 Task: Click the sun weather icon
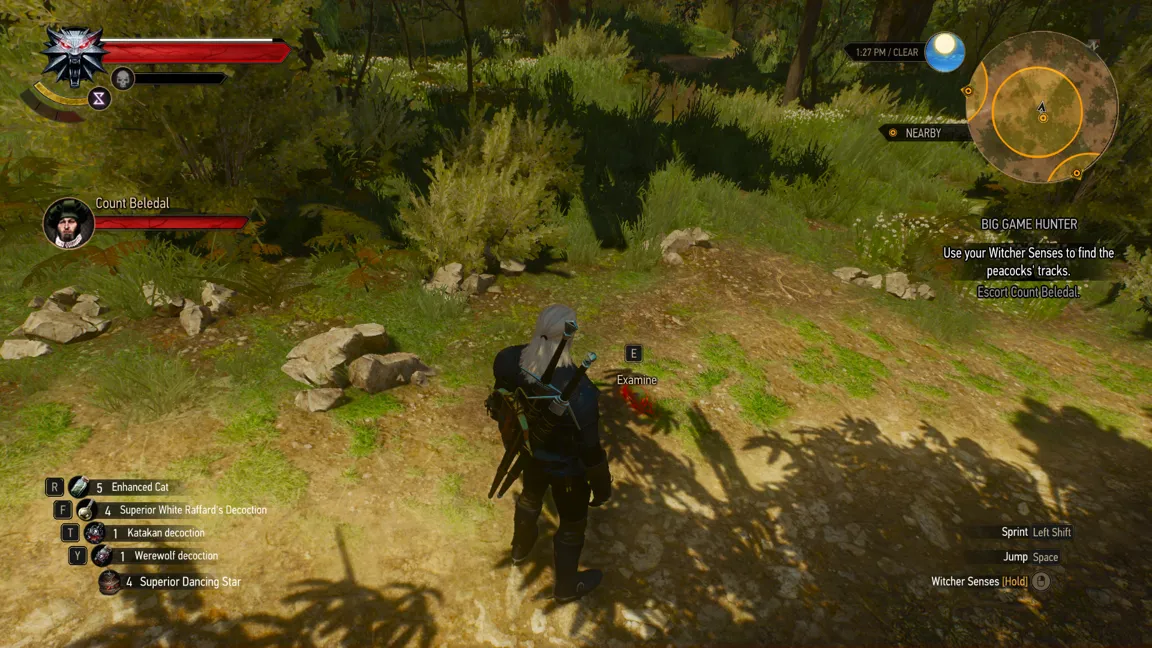(x=943, y=52)
